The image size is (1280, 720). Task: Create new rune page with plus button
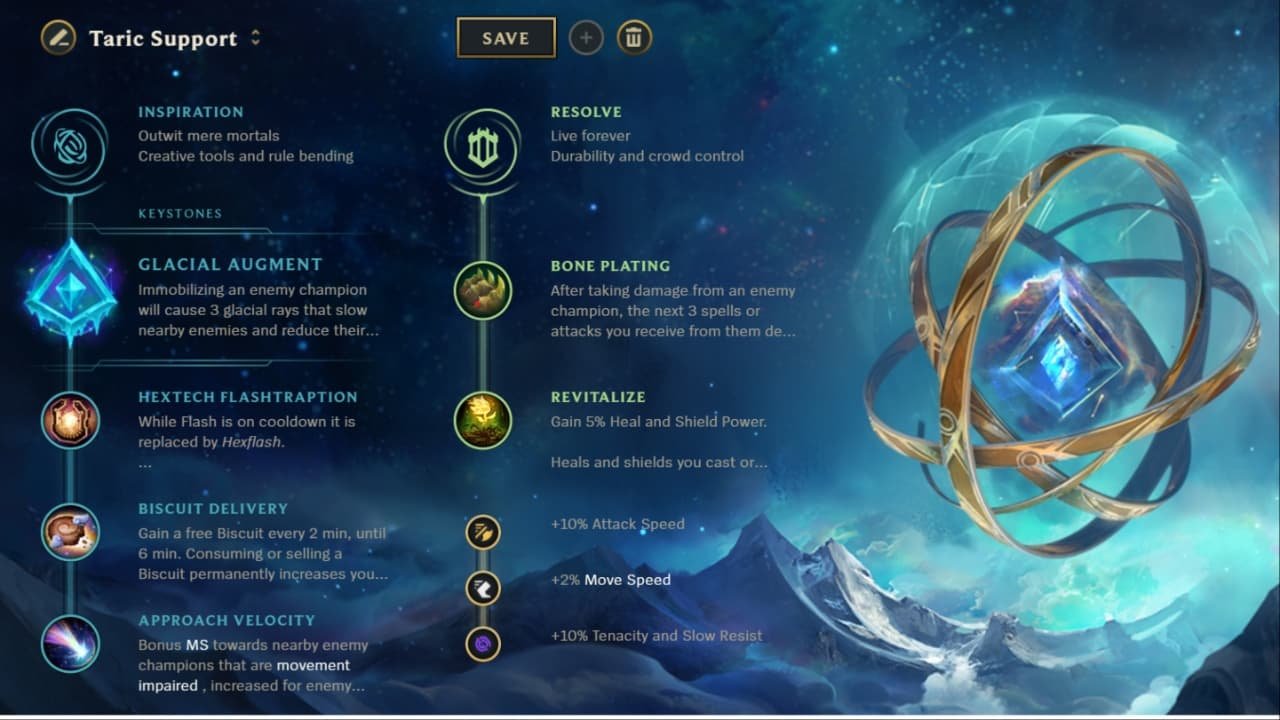coord(586,38)
